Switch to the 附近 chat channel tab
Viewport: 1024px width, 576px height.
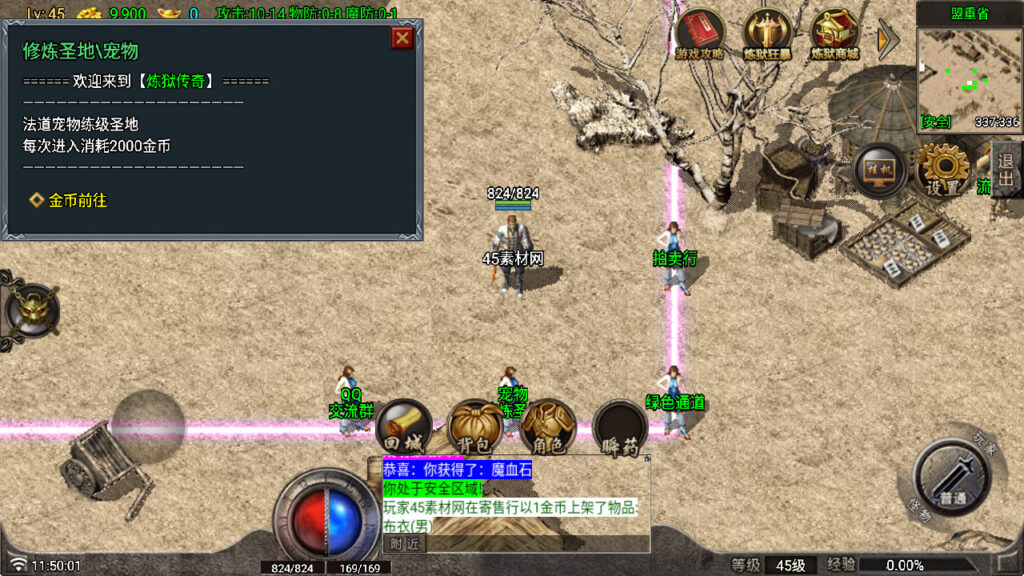point(405,544)
